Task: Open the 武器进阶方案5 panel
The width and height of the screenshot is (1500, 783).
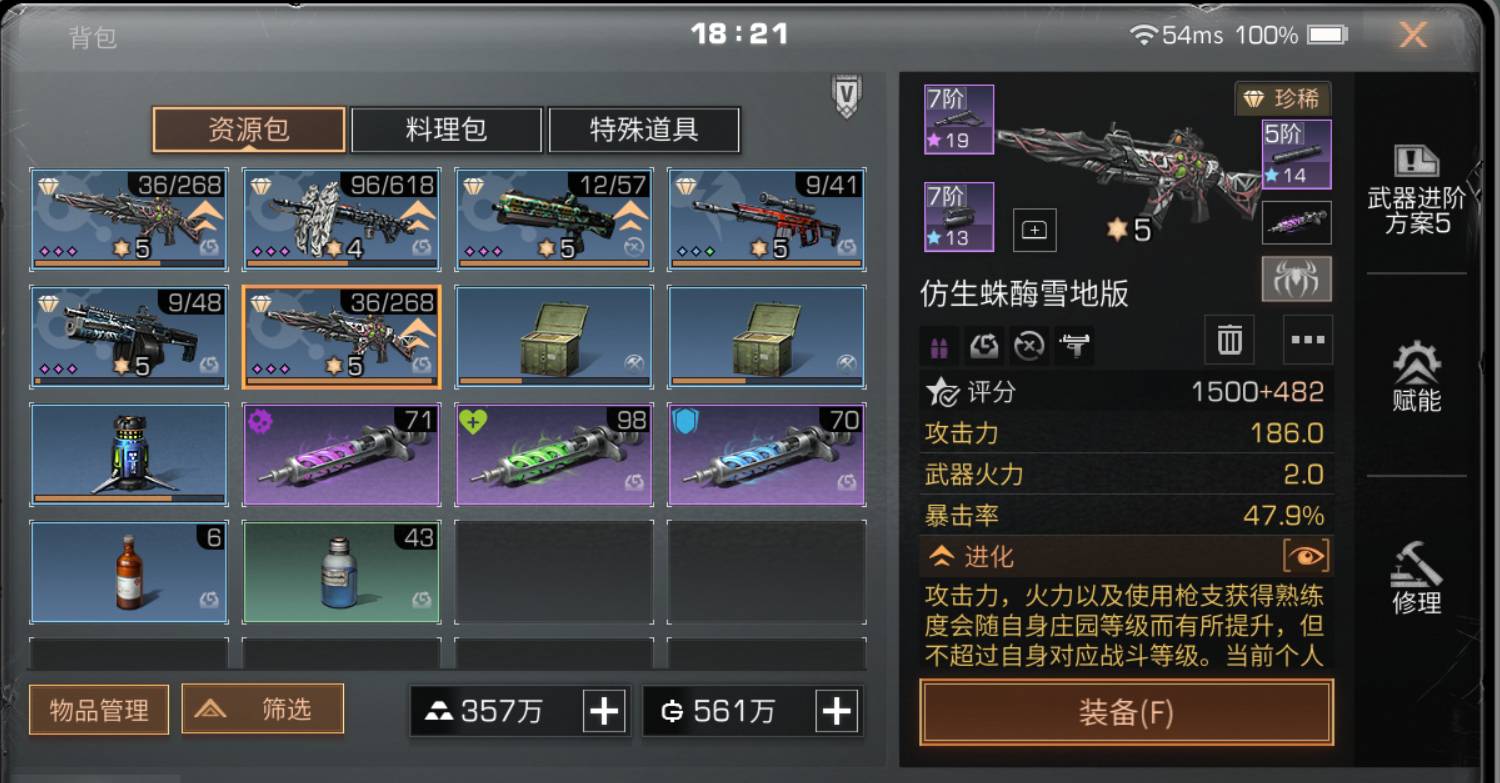Action: tap(1416, 183)
